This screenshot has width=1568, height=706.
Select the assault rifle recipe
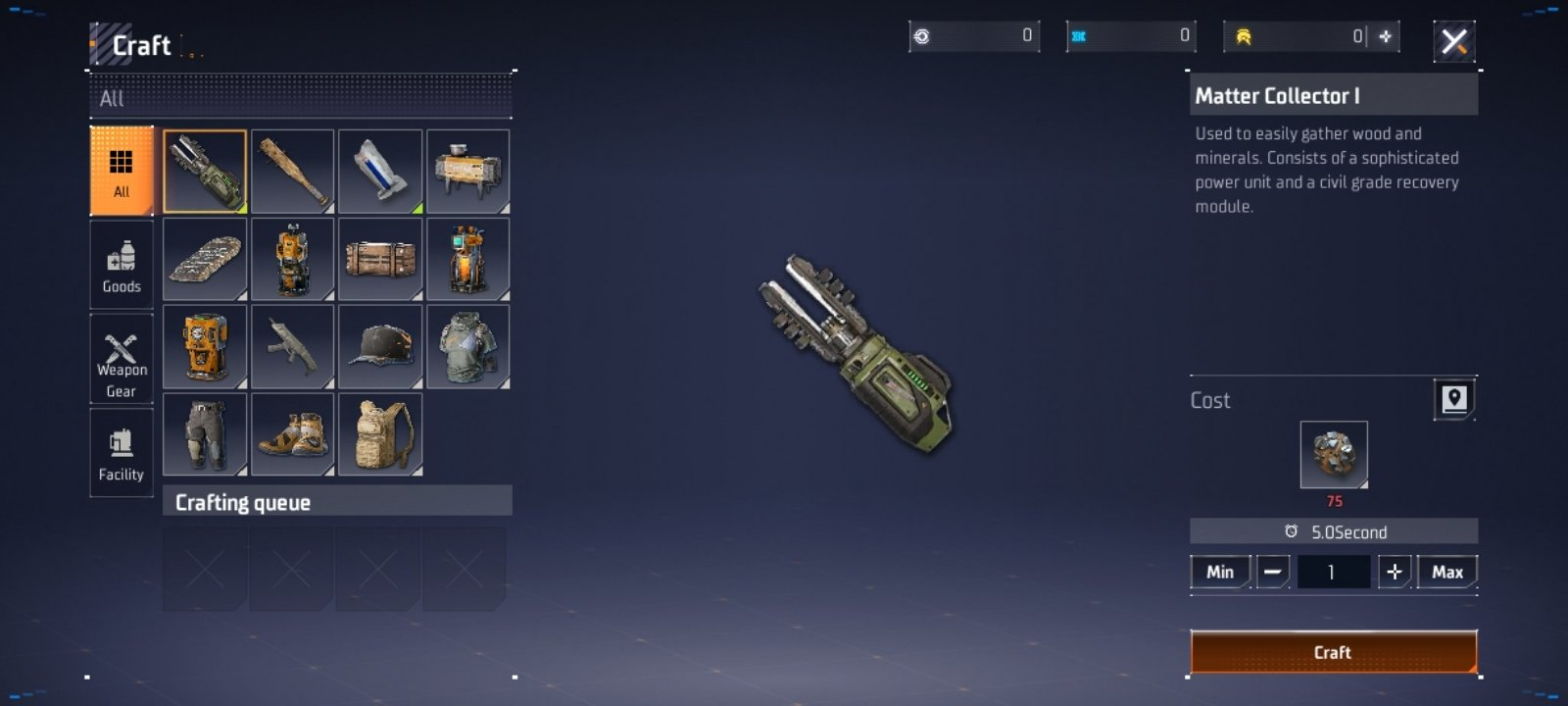[292, 346]
